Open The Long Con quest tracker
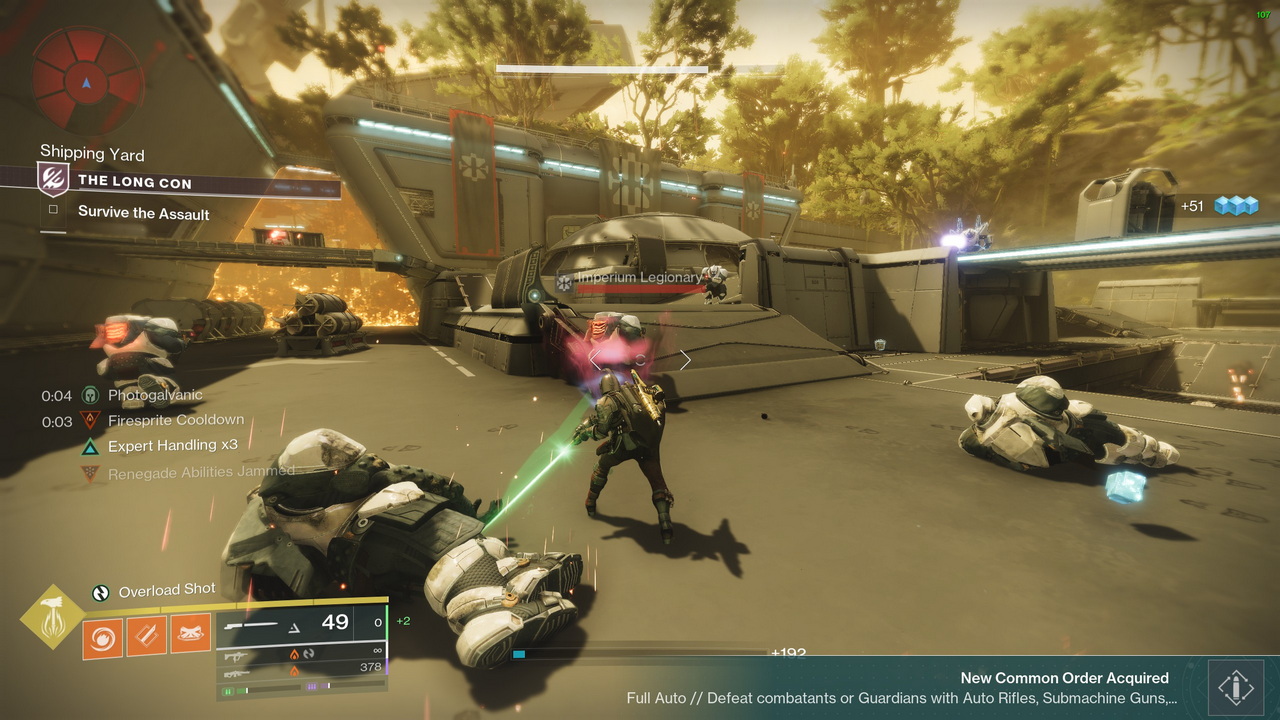This screenshot has width=1280, height=720. pyautogui.click(x=135, y=181)
